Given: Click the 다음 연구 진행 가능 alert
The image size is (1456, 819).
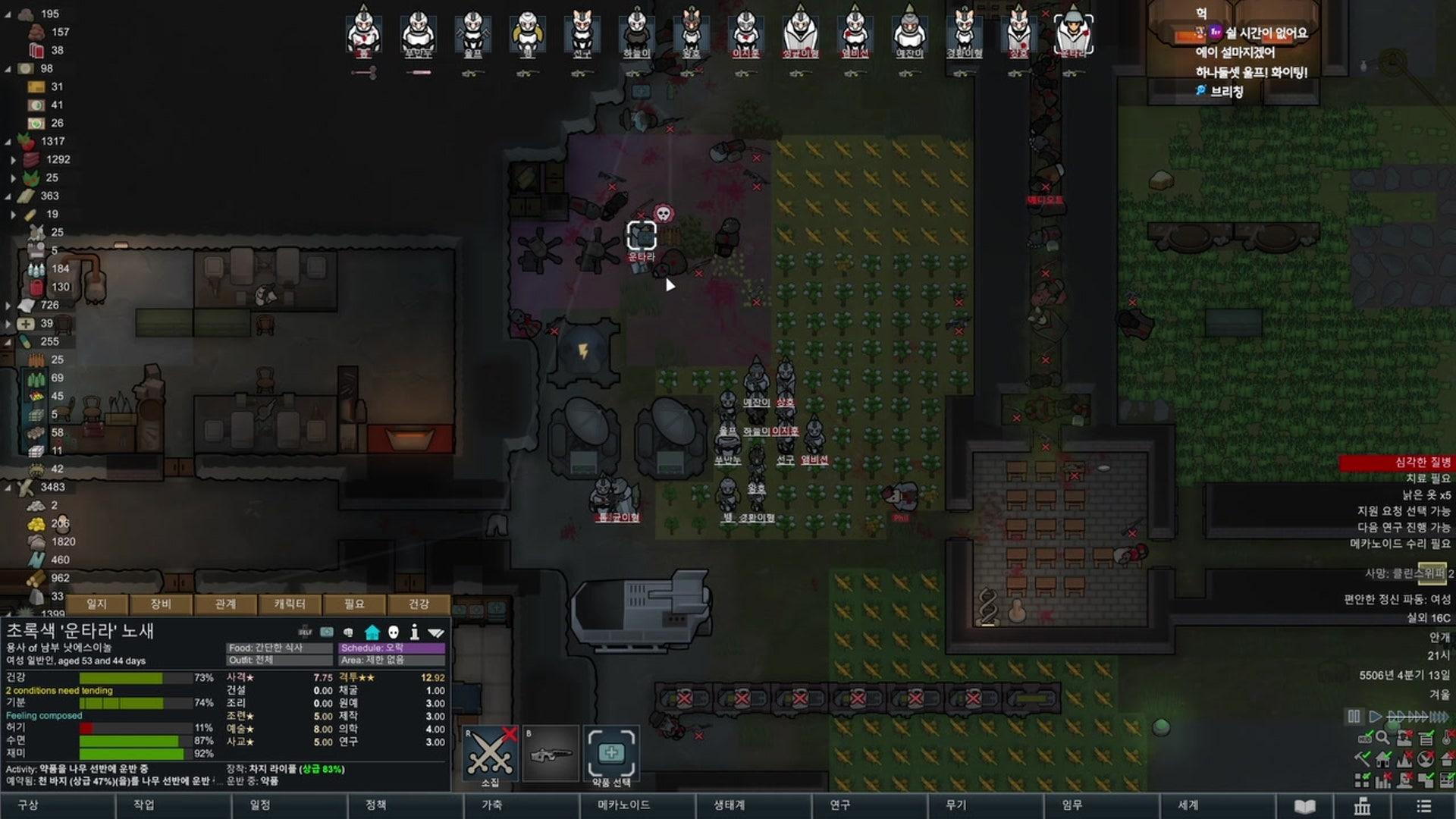Looking at the screenshot, I should 1403,527.
